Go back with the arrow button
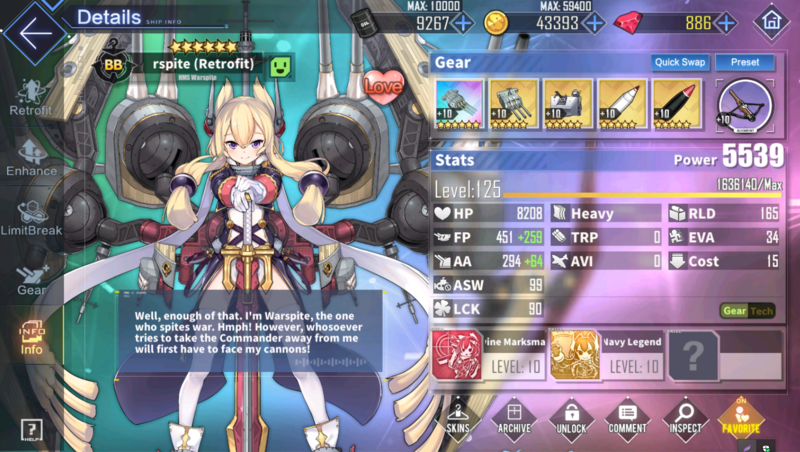This screenshot has height=452, width=800. point(33,32)
